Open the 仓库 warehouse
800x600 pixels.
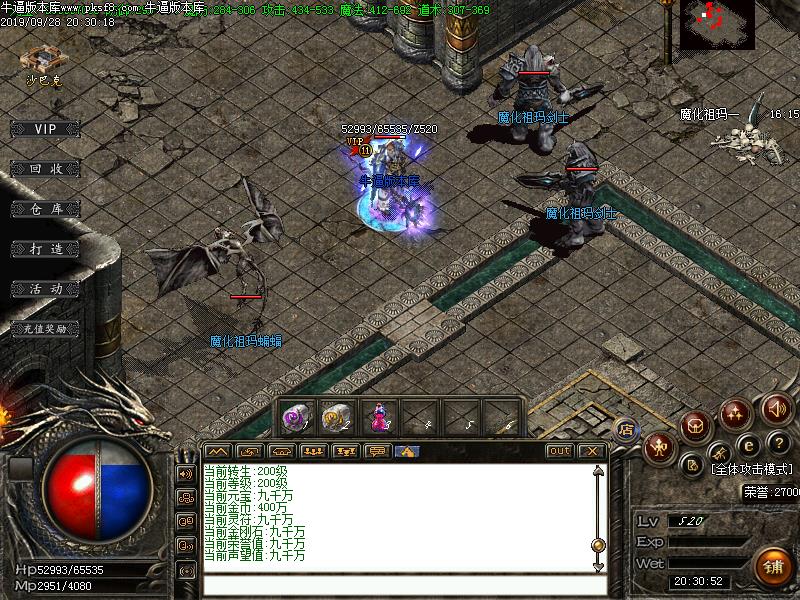(x=45, y=209)
